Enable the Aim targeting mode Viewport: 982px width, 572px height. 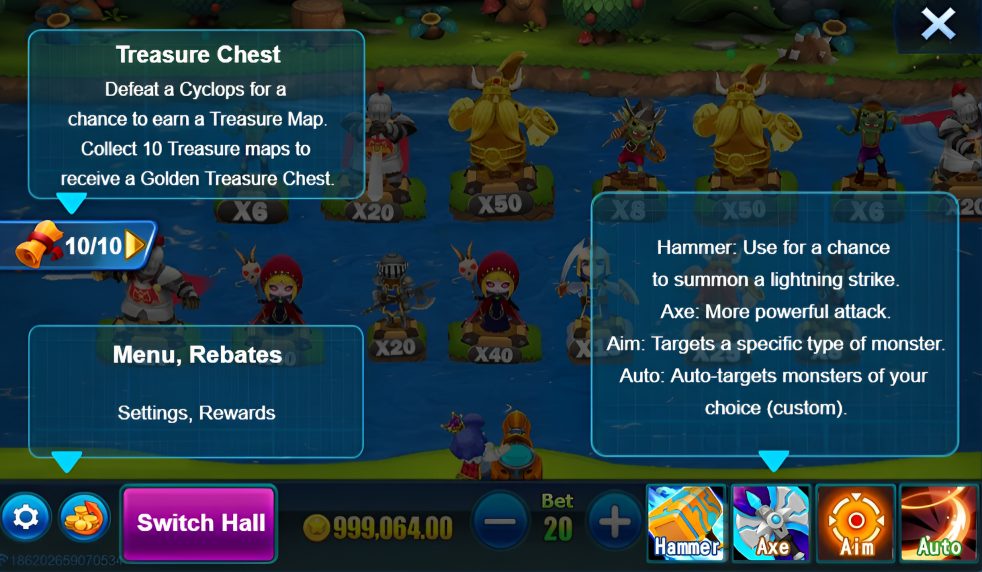coord(855,522)
